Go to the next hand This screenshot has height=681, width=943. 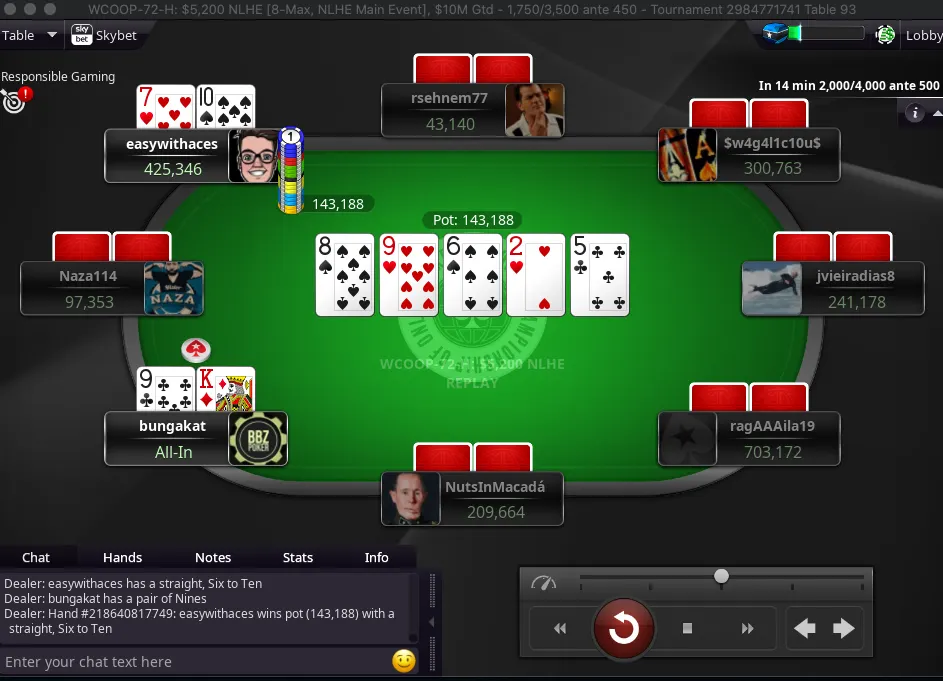tap(844, 628)
